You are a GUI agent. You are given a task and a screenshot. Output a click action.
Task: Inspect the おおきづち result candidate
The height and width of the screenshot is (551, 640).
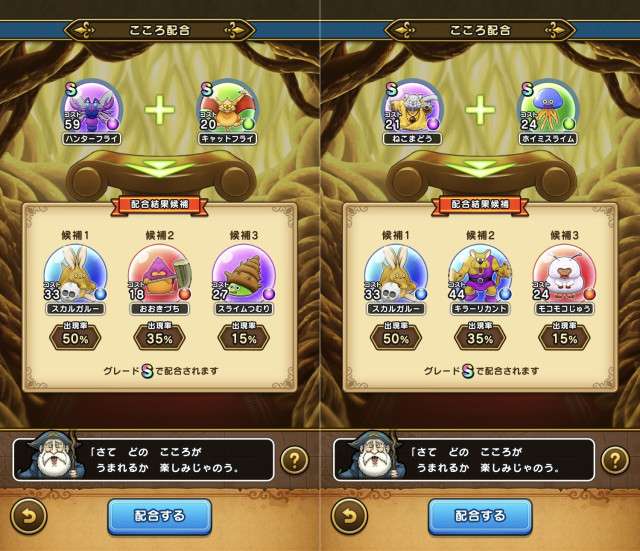159,273
